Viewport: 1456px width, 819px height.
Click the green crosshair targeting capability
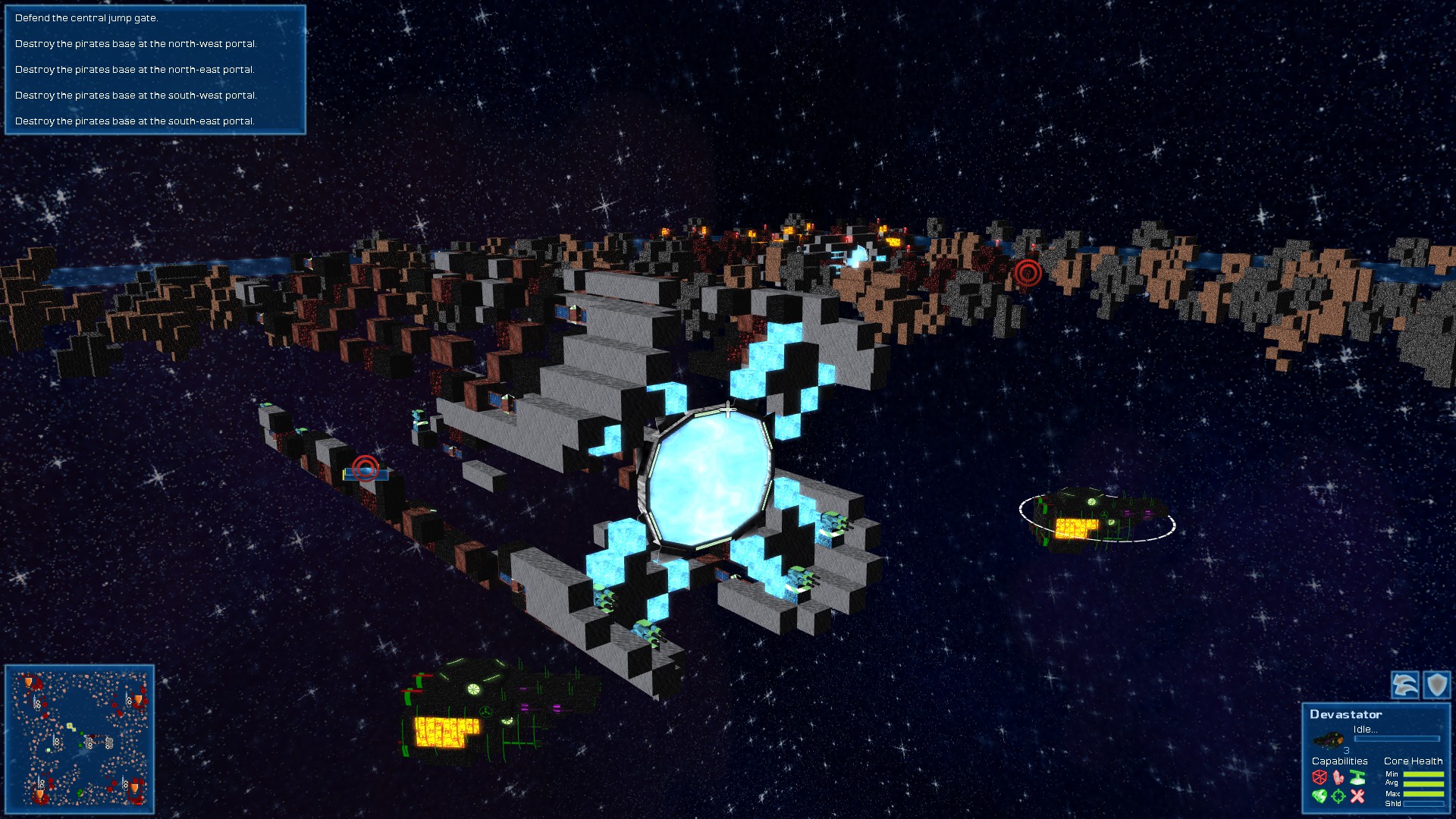click(x=1338, y=795)
